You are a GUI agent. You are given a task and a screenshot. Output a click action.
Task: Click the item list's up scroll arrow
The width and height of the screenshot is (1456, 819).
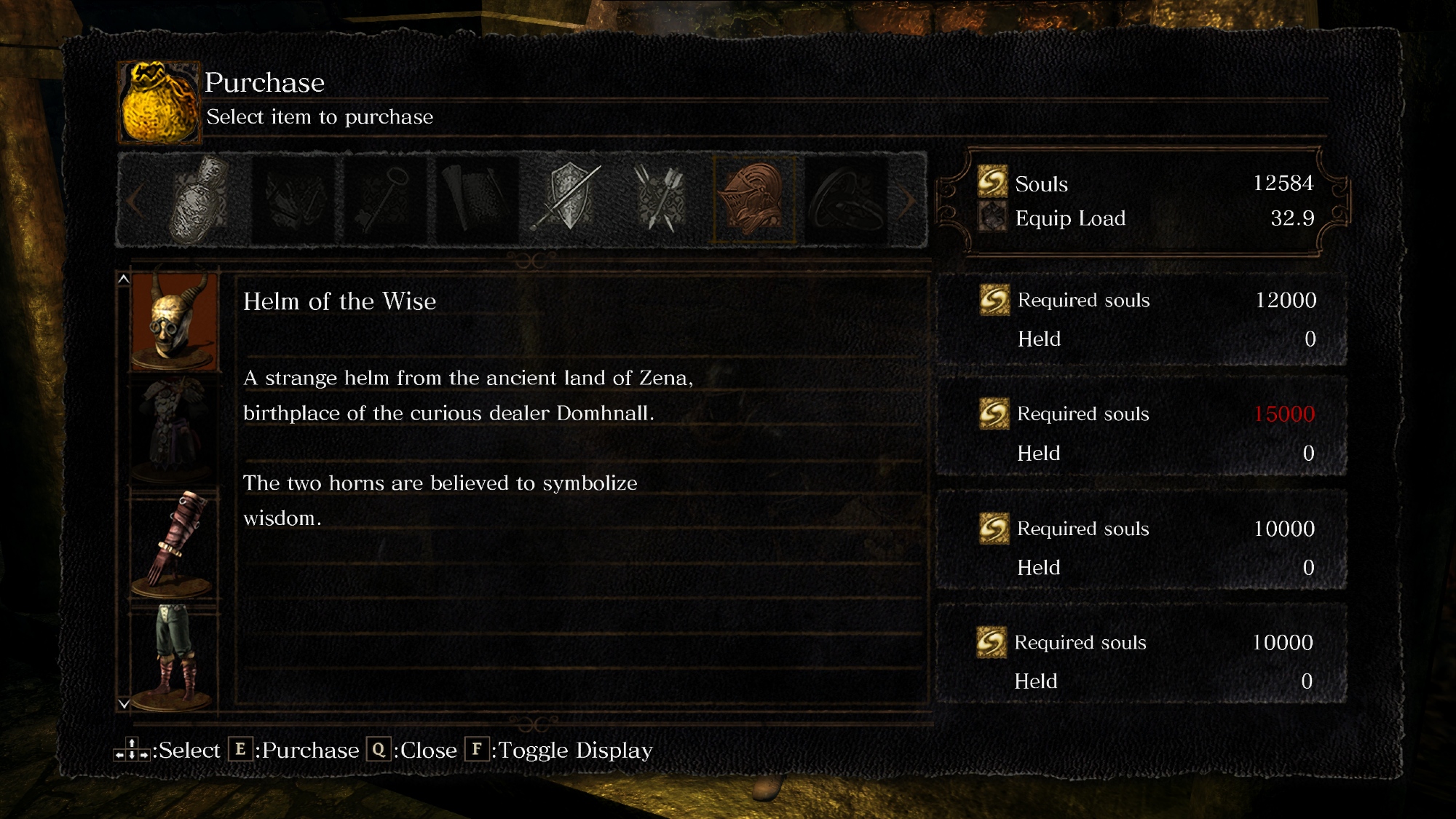[124, 279]
